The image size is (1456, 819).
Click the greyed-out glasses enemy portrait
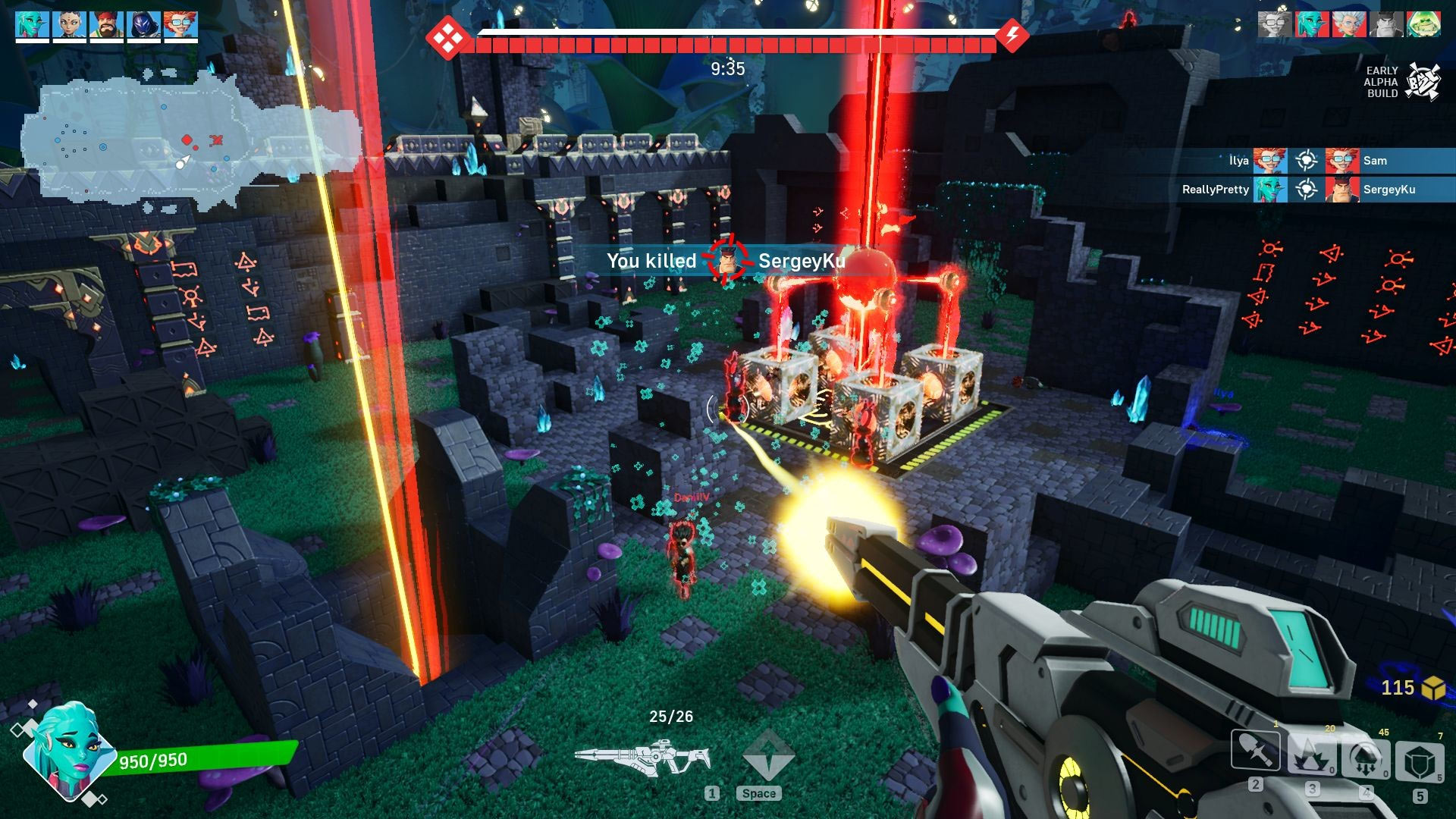click(1276, 24)
